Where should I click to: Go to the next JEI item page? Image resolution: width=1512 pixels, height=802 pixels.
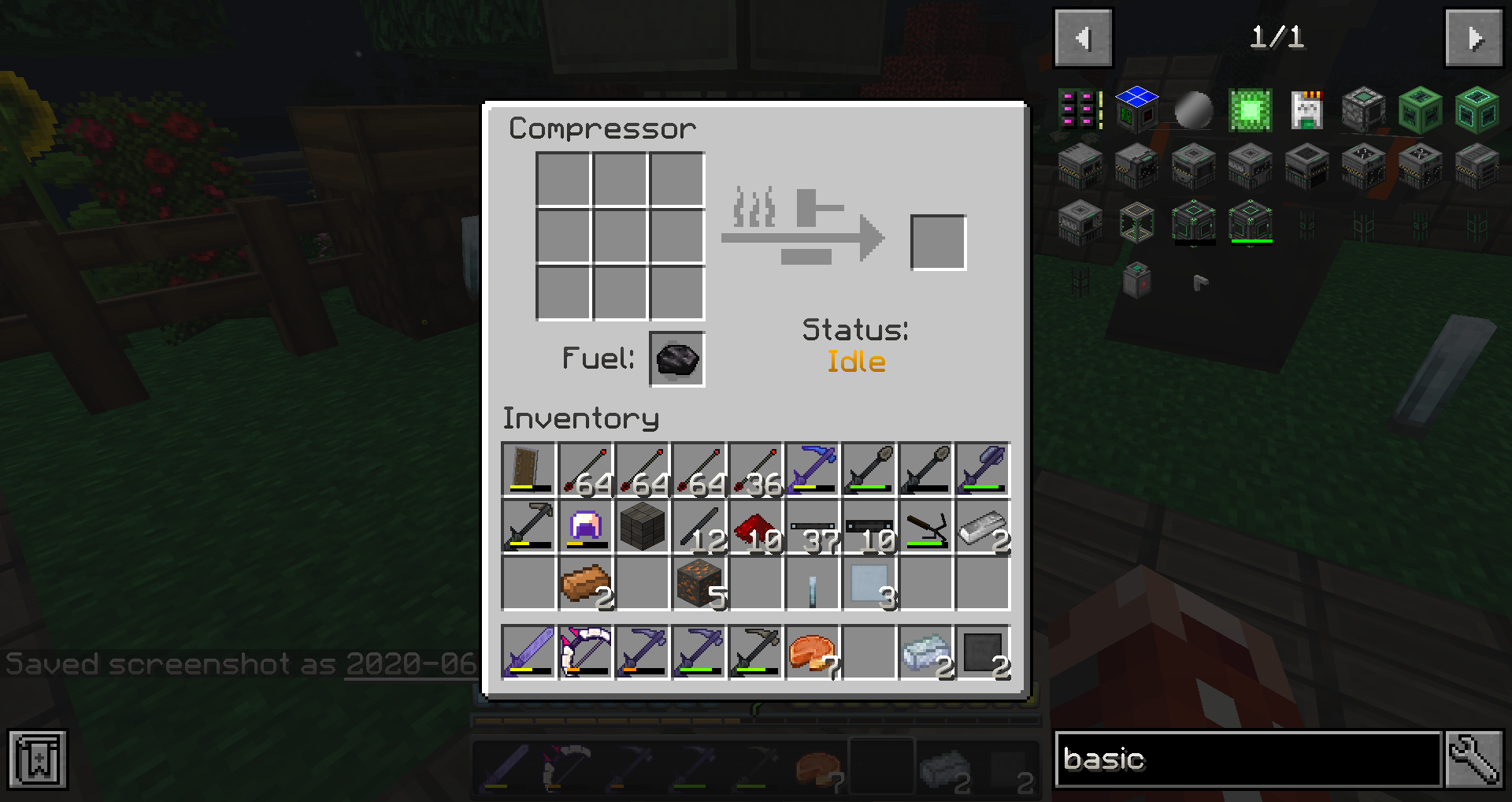1473,38
